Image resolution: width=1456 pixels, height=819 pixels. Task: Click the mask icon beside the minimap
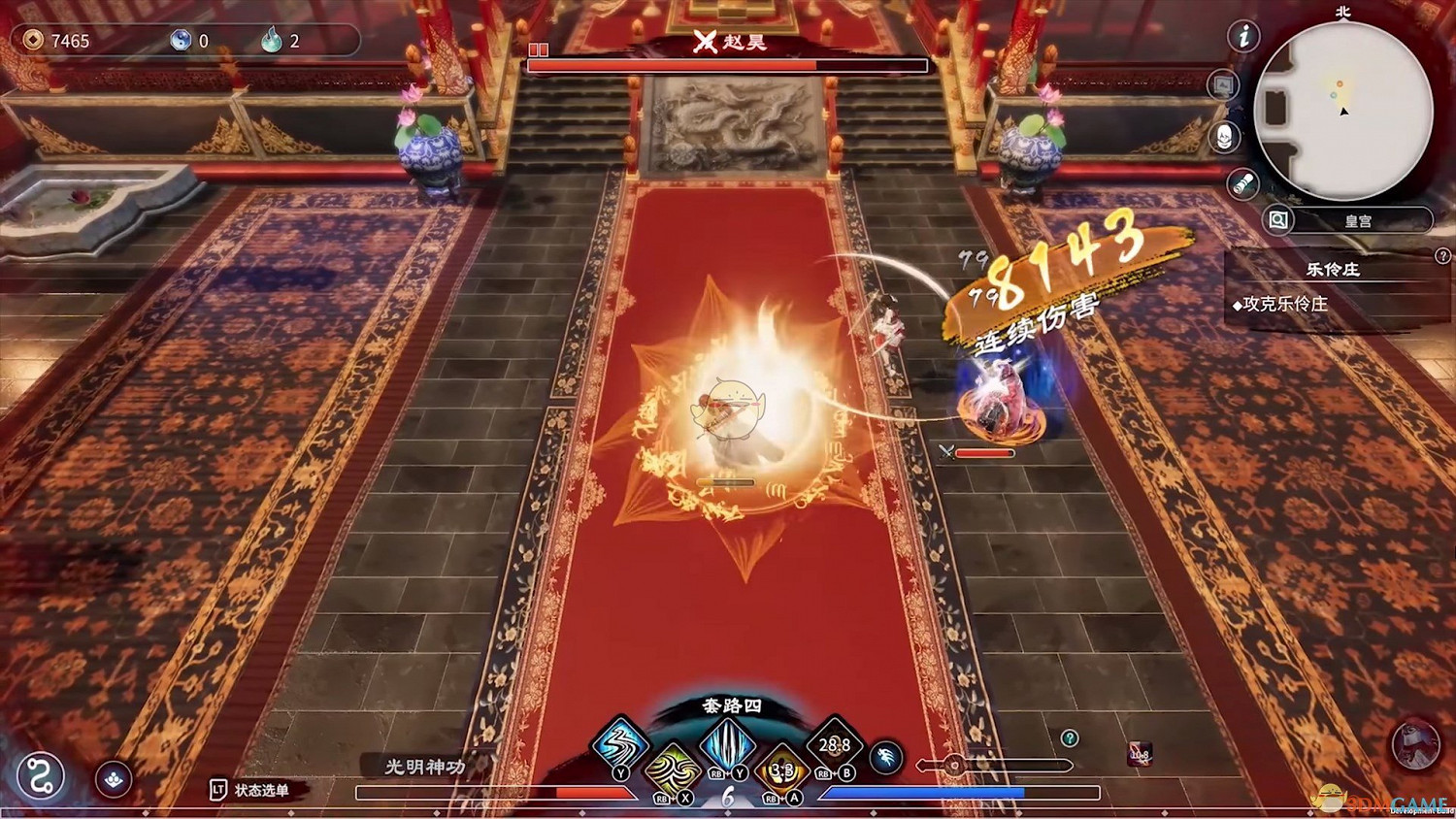(x=1224, y=137)
